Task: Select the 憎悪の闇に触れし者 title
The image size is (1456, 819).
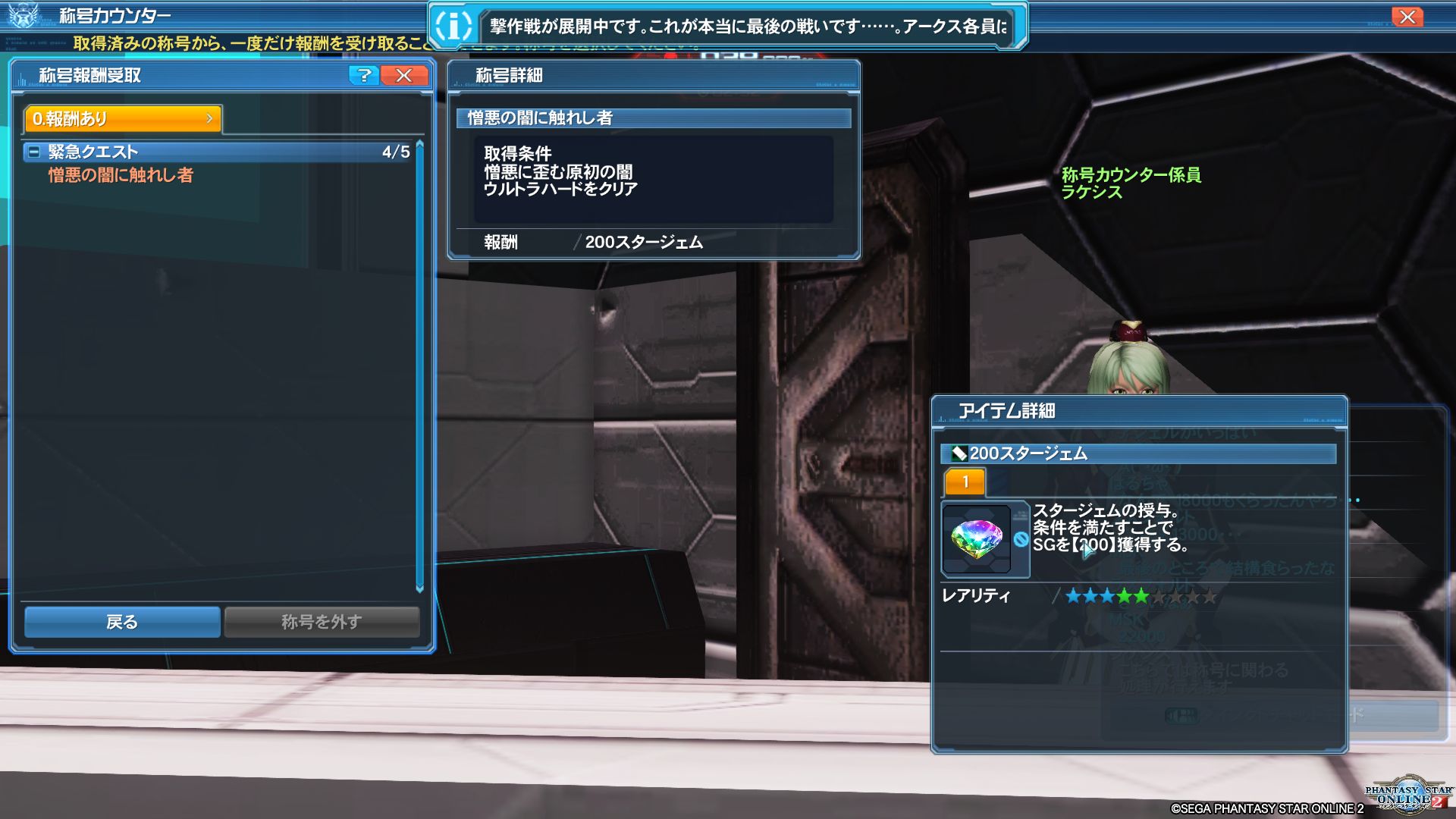Action: (121, 176)
